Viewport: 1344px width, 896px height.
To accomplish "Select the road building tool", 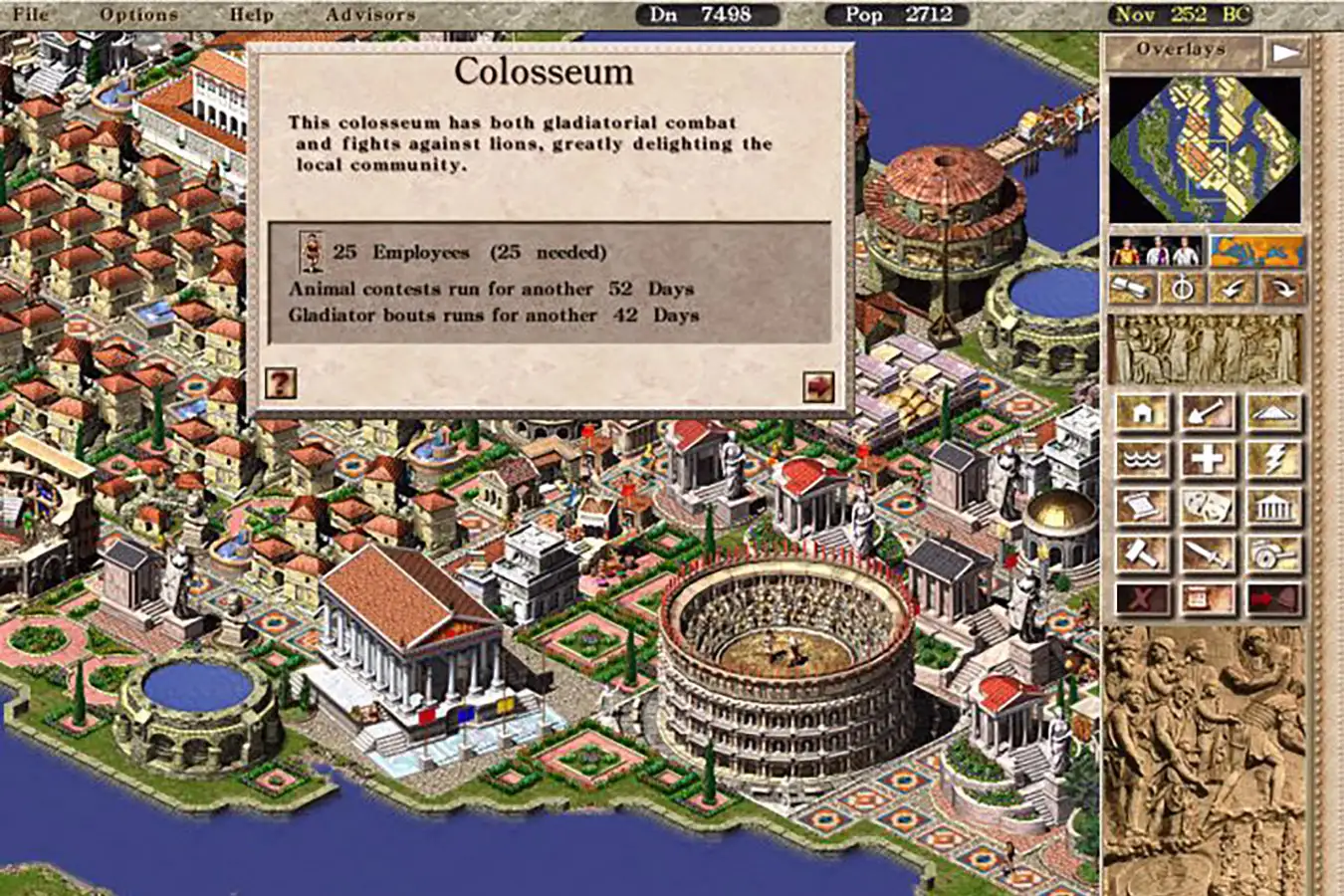I will tap(1273, 412).
